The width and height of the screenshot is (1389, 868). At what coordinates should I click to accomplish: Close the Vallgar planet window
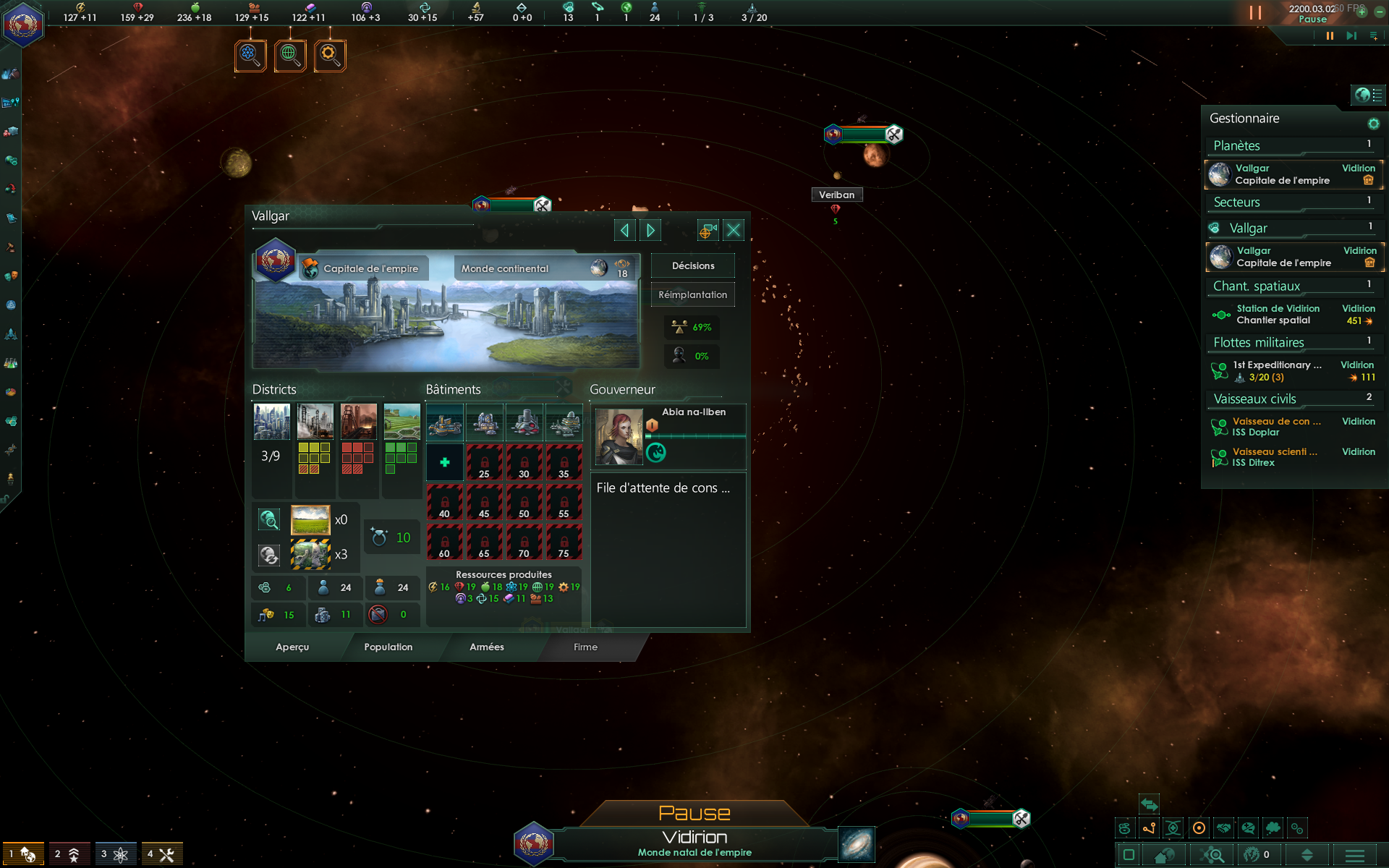click(x=733, y=230)
